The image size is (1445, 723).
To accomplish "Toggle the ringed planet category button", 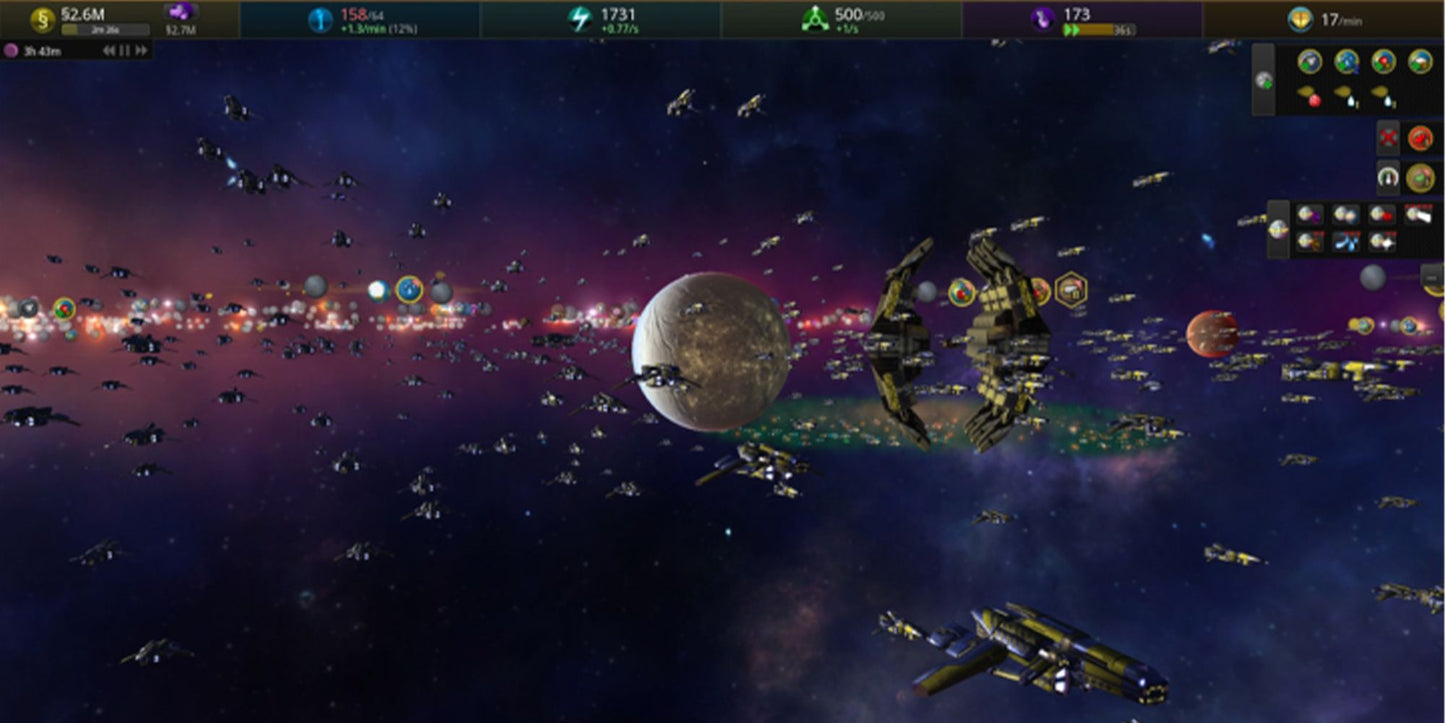I will (x=1278, y=229).
